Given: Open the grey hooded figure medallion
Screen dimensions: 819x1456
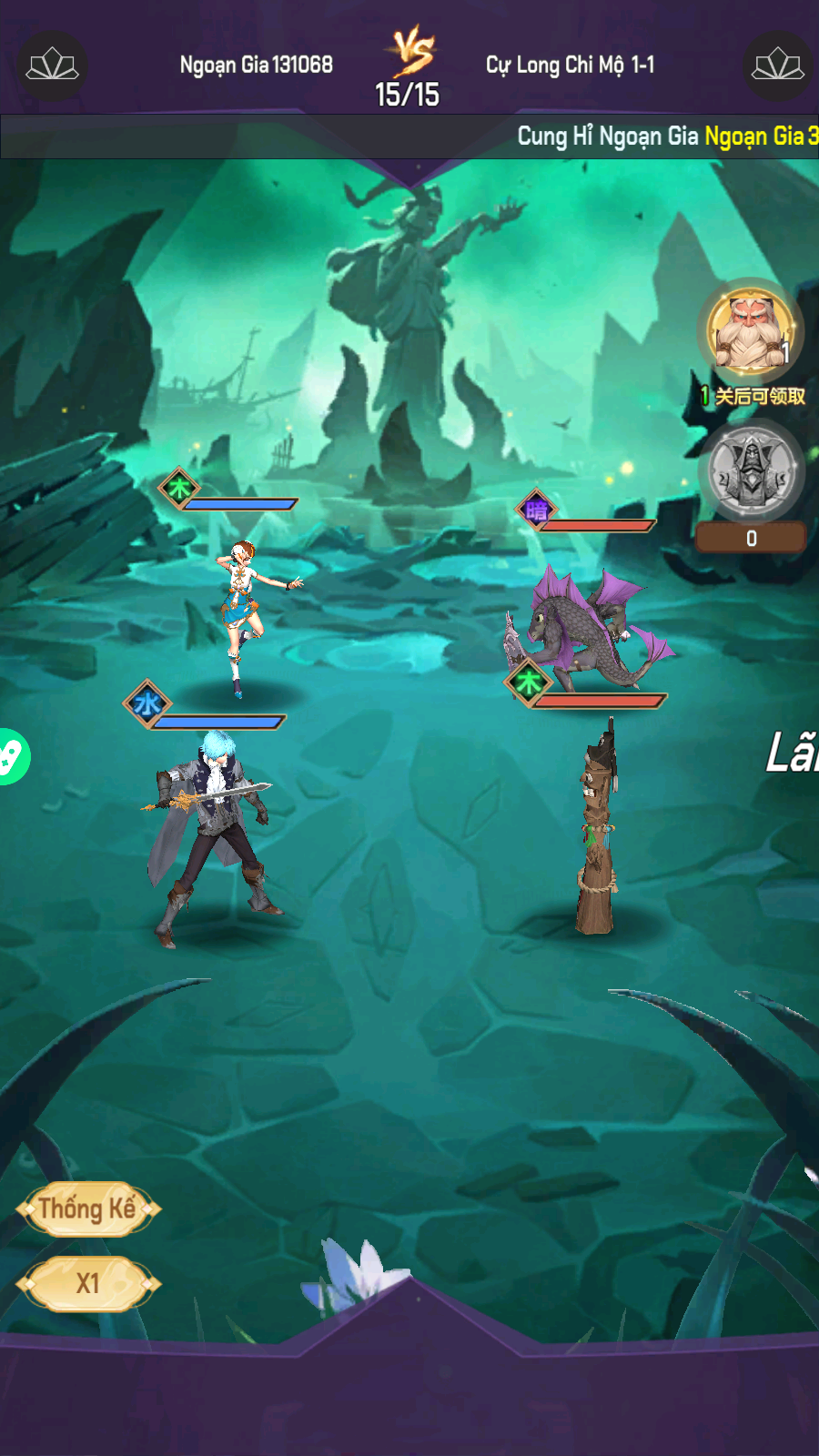Looking at the screenshot, I should coord(751,470).
